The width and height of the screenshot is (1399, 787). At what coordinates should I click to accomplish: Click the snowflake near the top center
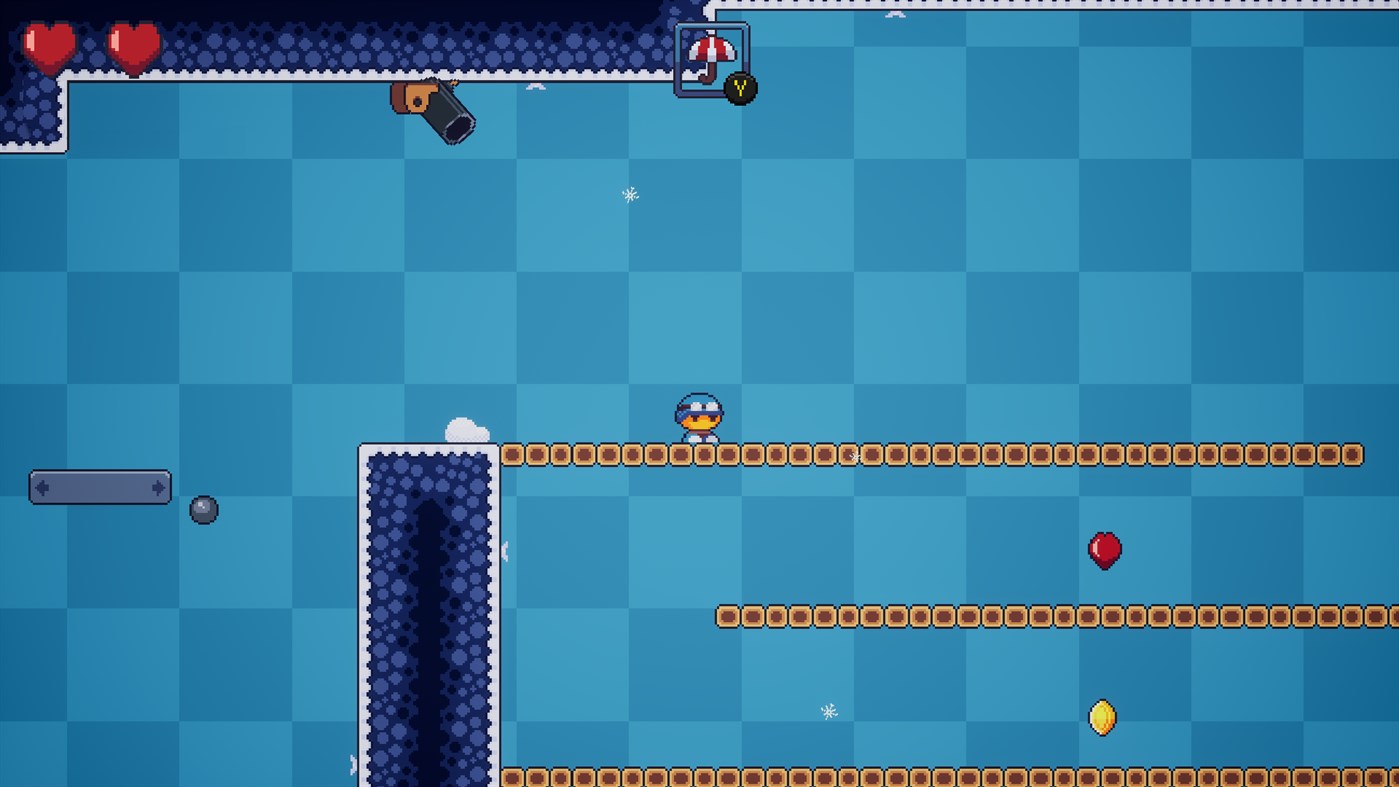pos(628,195)
